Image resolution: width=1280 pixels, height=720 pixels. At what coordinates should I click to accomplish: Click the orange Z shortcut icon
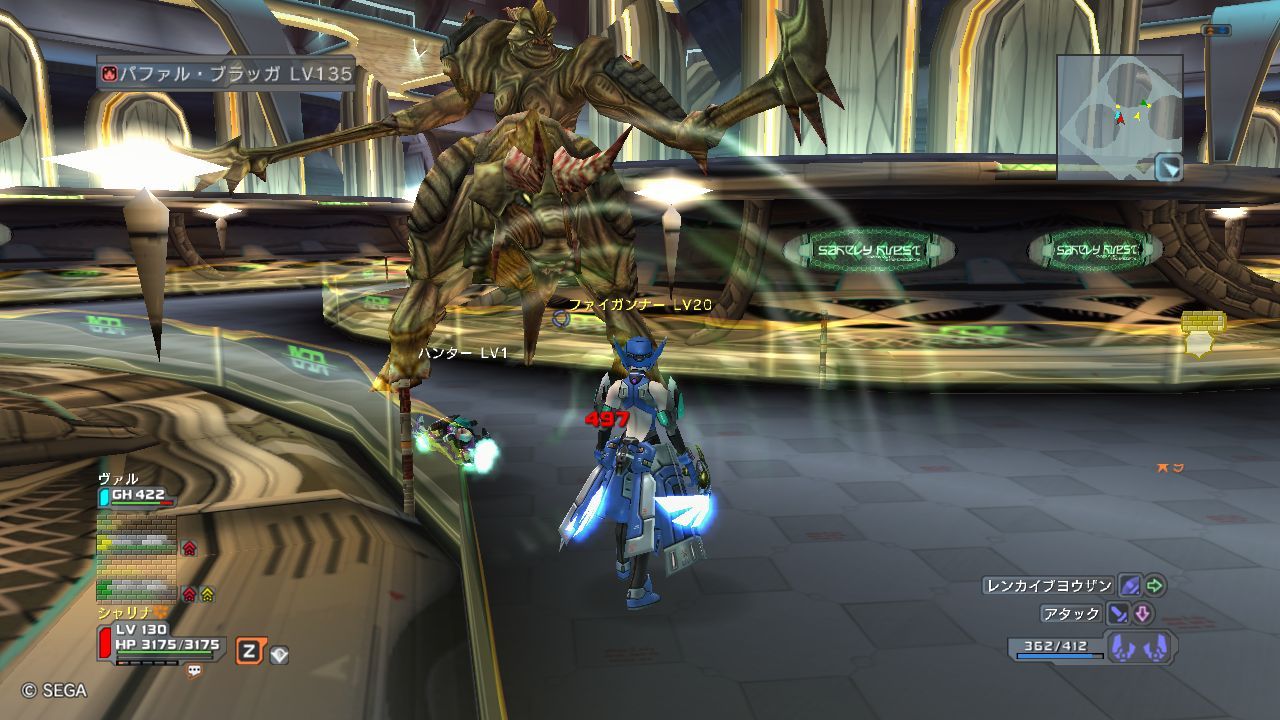[249, 653]
